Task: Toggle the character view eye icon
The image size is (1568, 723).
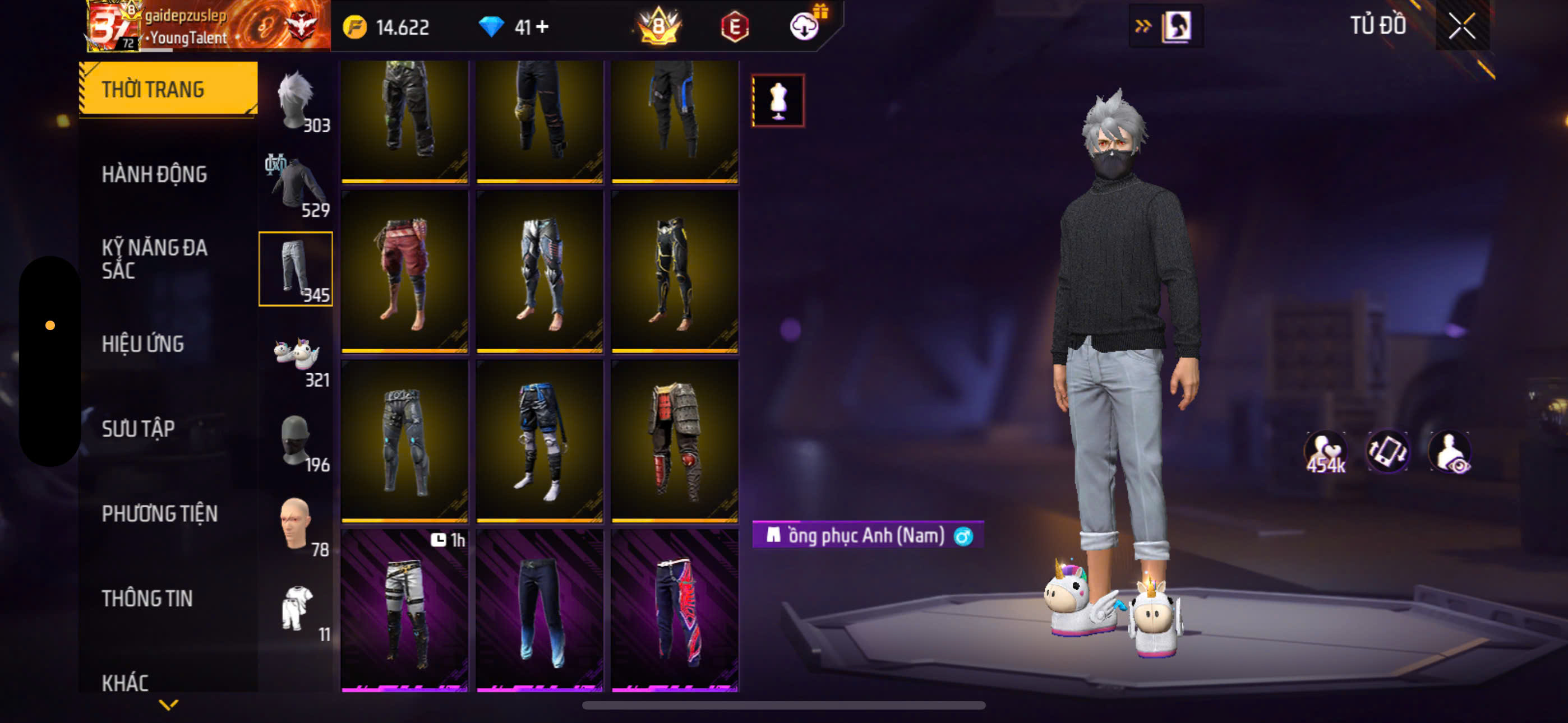Action: pos(1451,452)
